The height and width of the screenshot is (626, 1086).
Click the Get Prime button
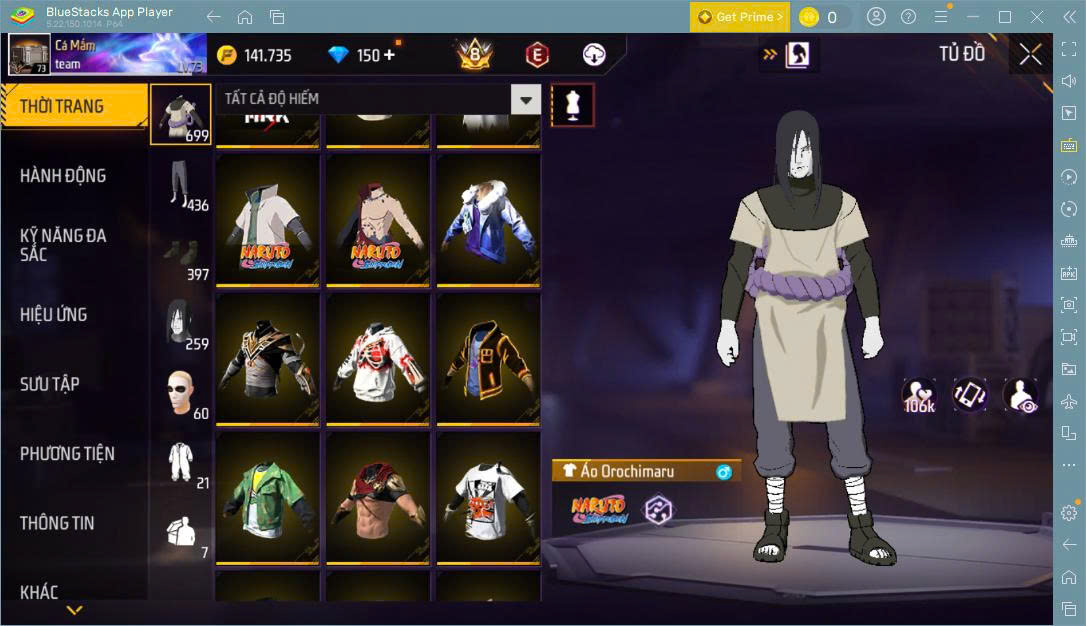[740, 17]
